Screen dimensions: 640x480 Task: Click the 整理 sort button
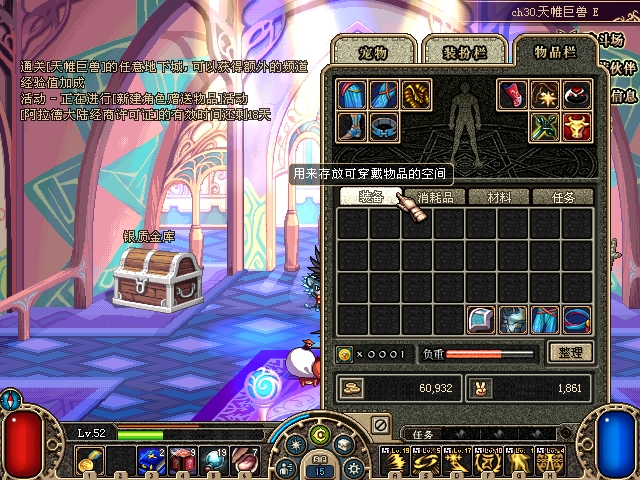[x=571, y=352]
